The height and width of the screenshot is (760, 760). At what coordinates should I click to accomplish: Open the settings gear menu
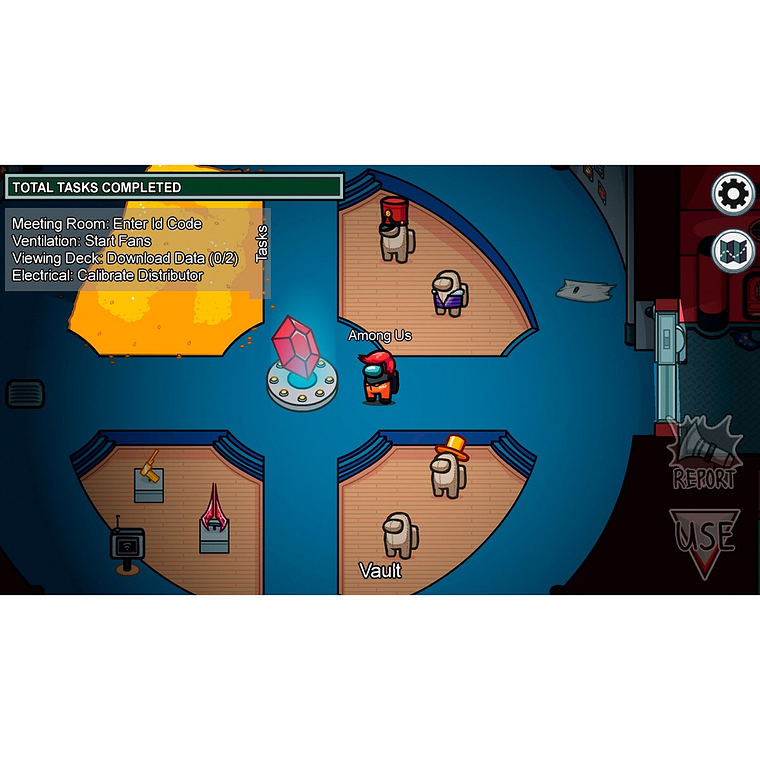(733, 193)
